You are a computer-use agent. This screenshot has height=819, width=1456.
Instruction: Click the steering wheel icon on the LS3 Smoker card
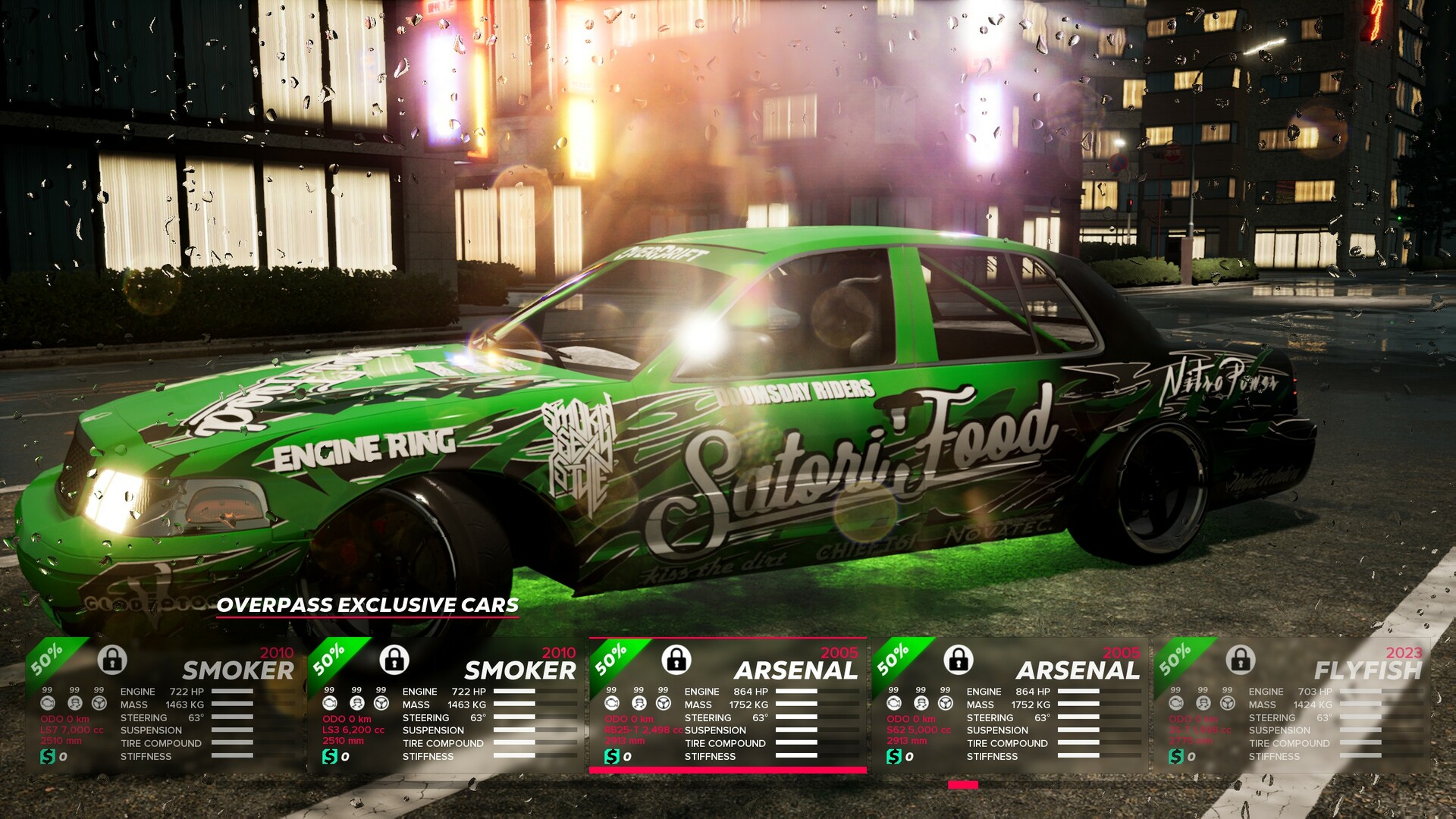click(x=381, y=701)
